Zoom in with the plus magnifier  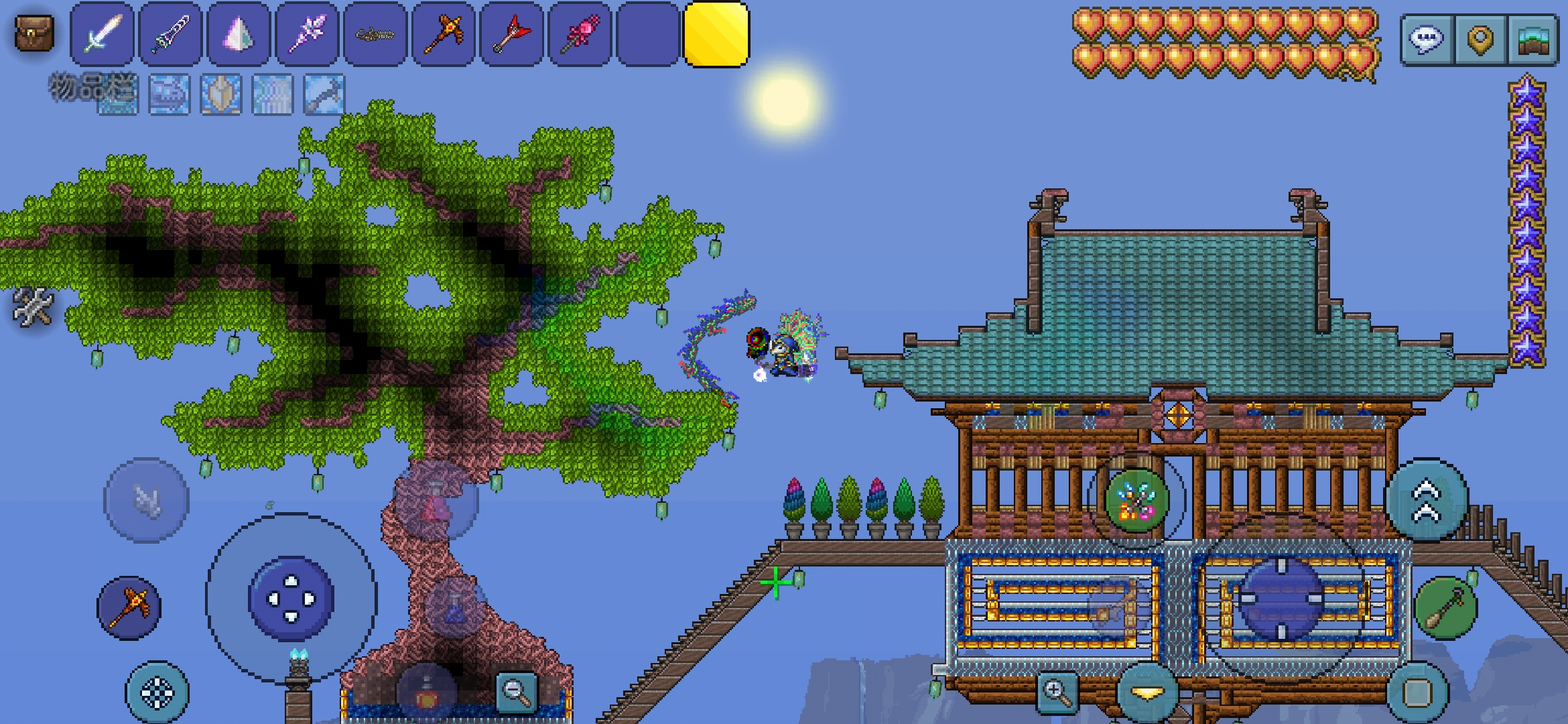pos(1056,691)
